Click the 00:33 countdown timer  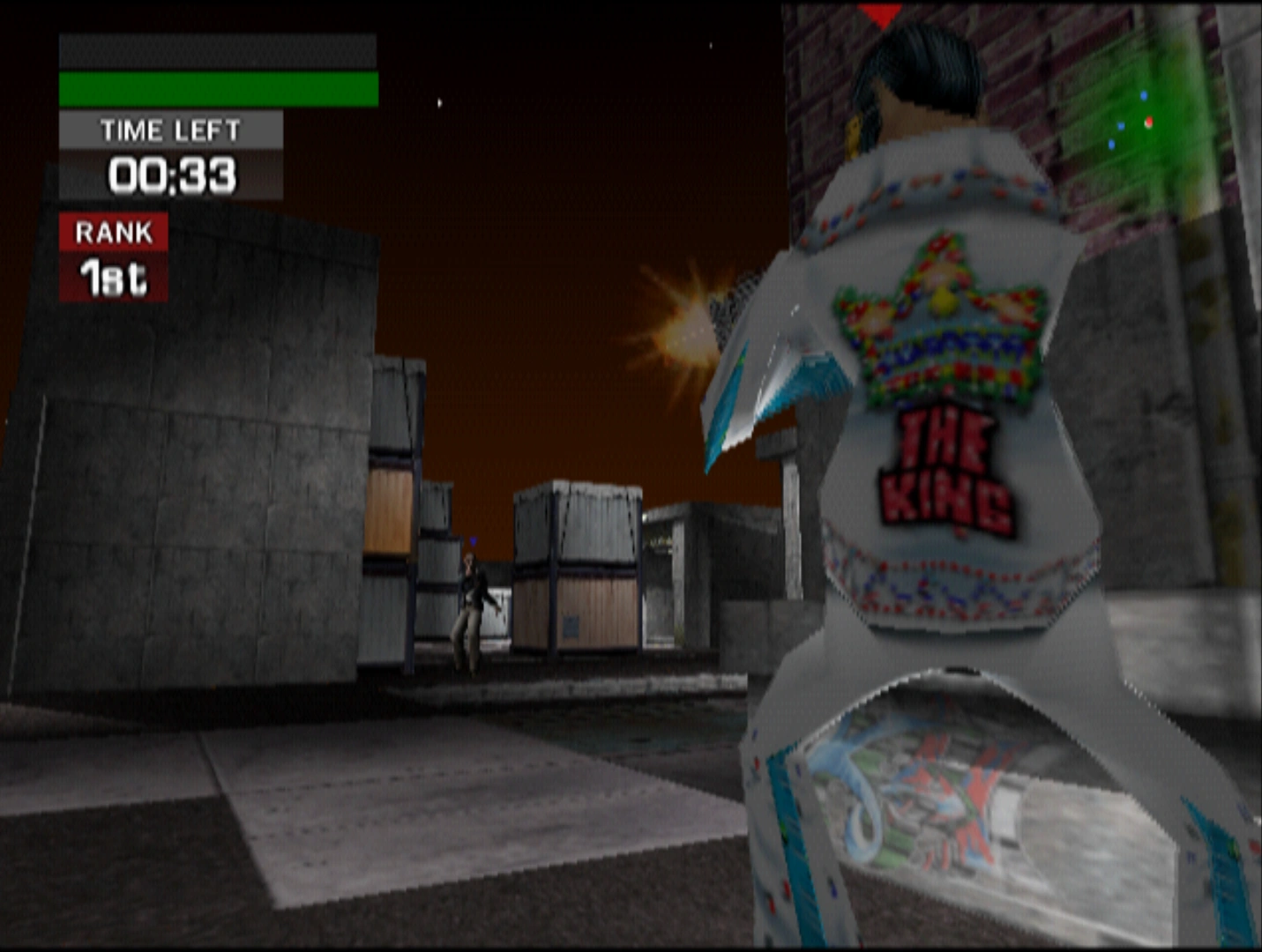coord(172,175)
